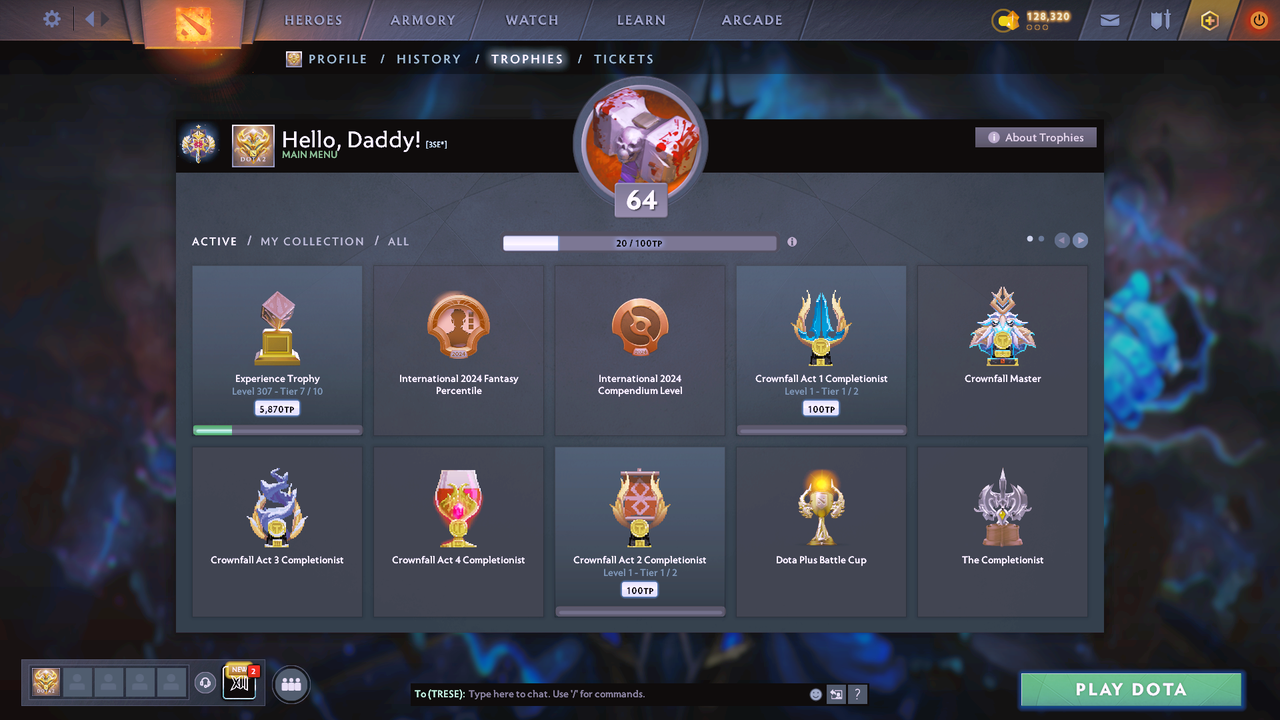Open the ARCADE menu
Image resolution: width=1280 pixels, height=720 pixels.
(x=751, y=19)
